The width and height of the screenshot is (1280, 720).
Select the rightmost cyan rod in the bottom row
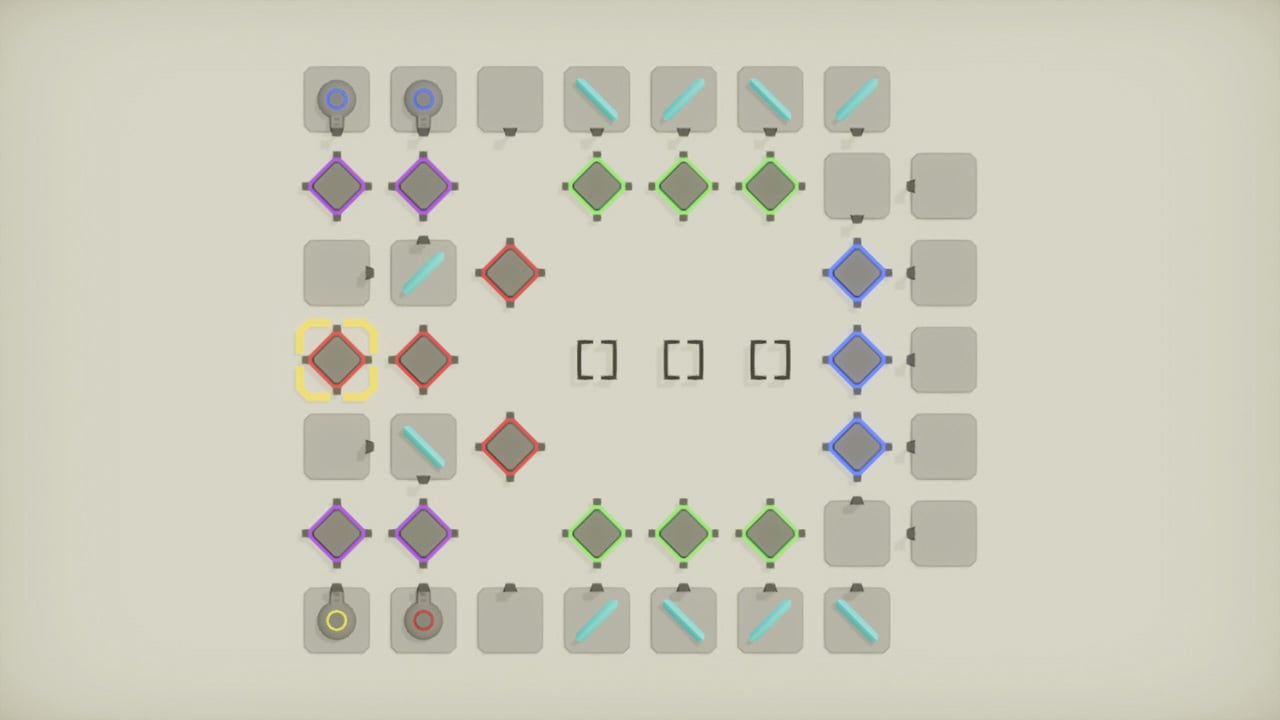(856, 620)
